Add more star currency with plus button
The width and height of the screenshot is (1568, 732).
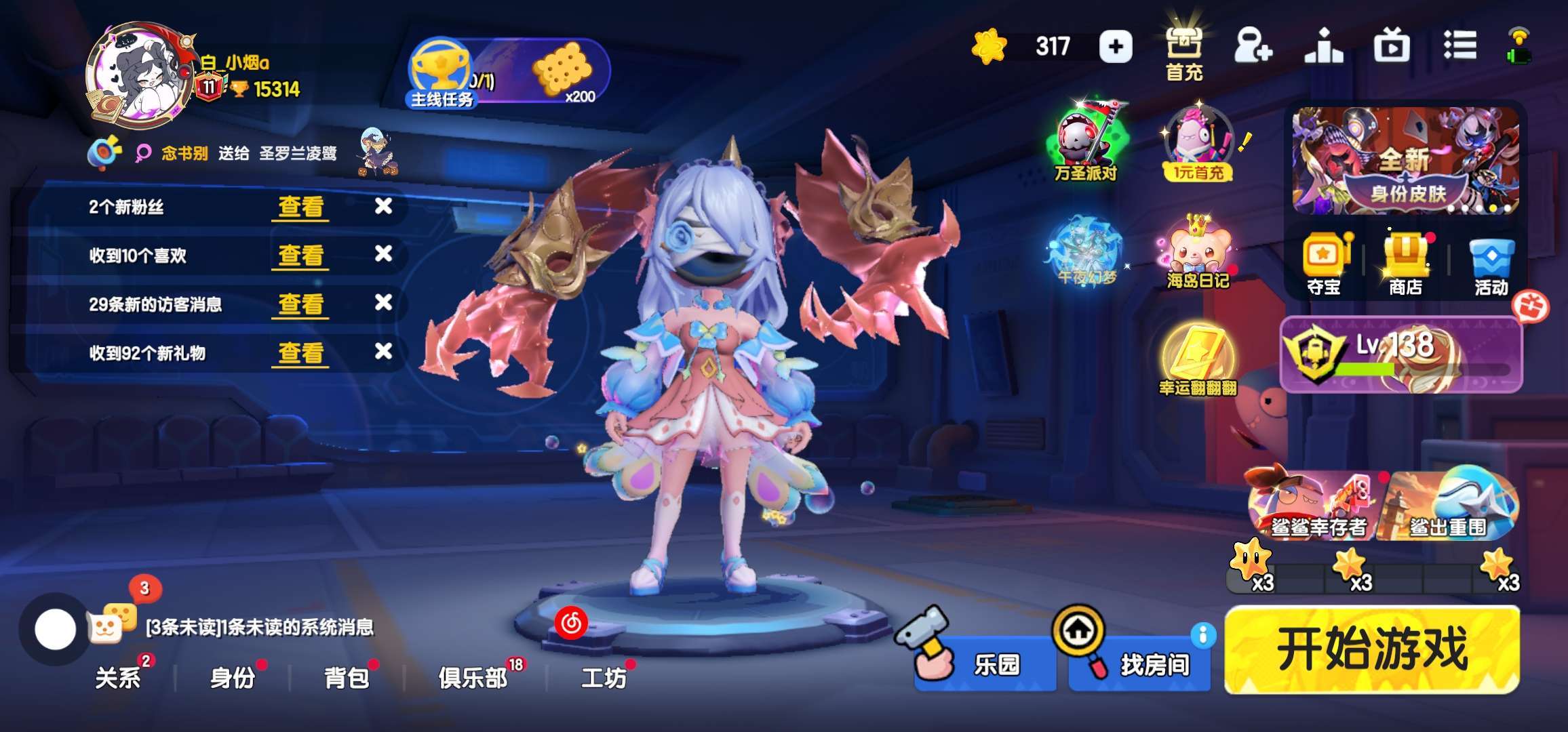[x=1116, y=47]
